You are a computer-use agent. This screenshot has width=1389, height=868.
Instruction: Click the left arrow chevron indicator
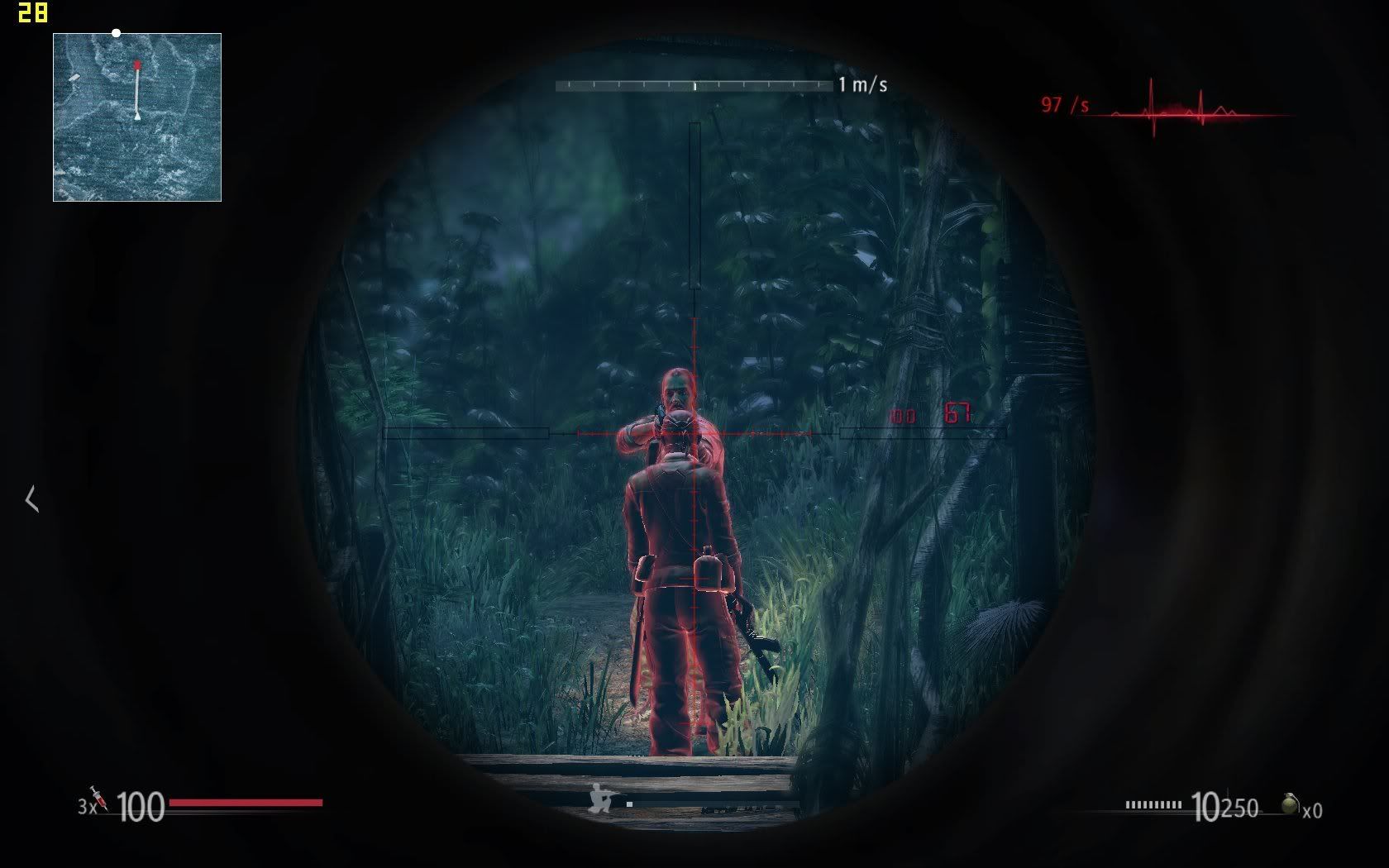point(32,499)
